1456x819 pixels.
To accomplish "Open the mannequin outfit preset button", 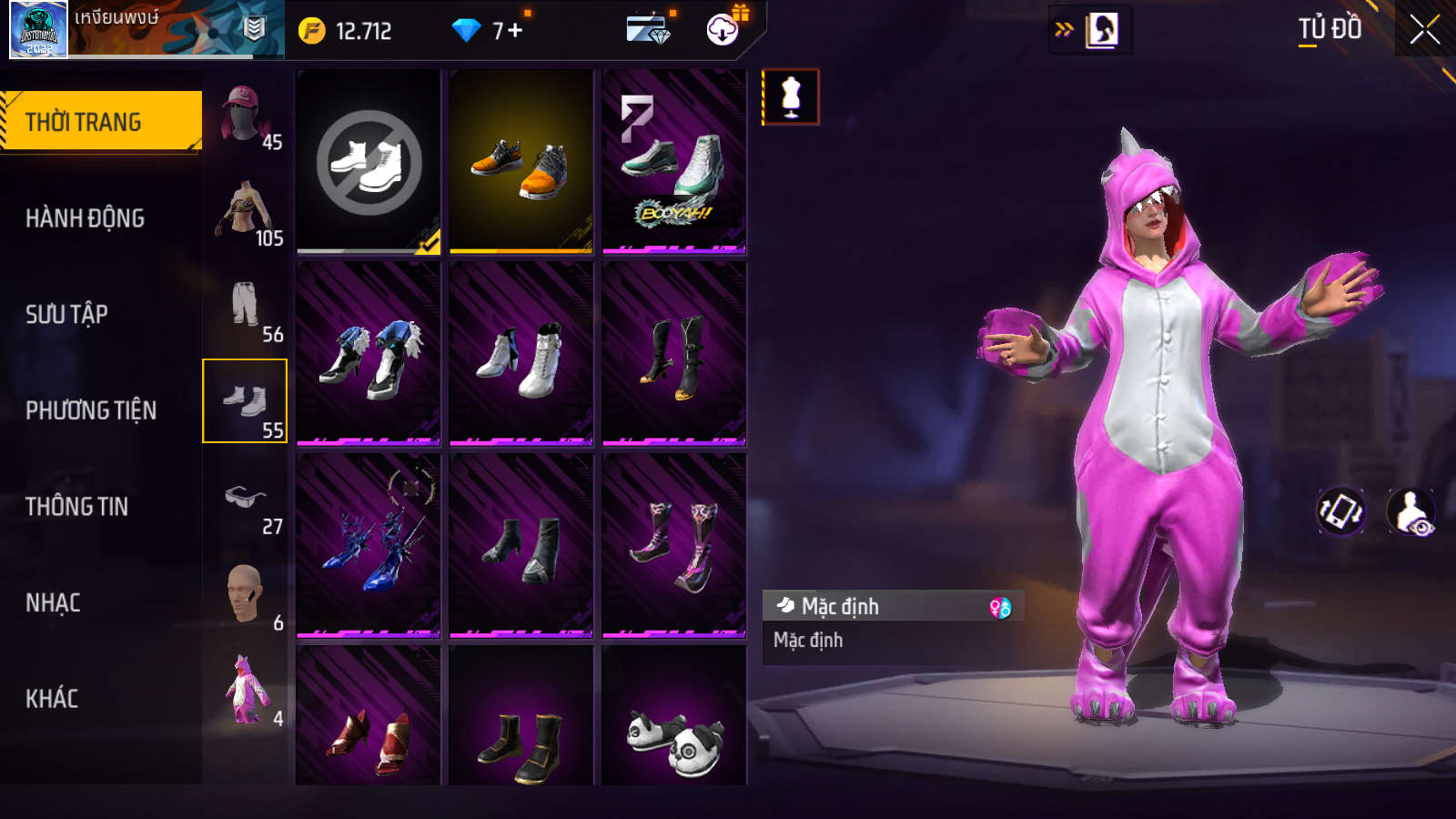I will 791,97.
